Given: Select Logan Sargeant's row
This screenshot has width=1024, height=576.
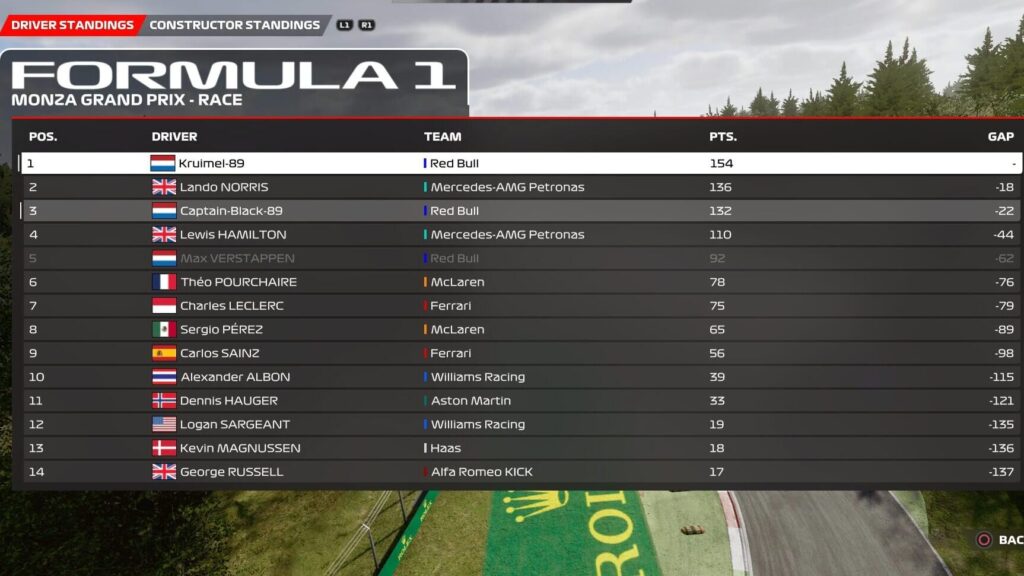Looking at the screenshot, I should click(520, 424).
